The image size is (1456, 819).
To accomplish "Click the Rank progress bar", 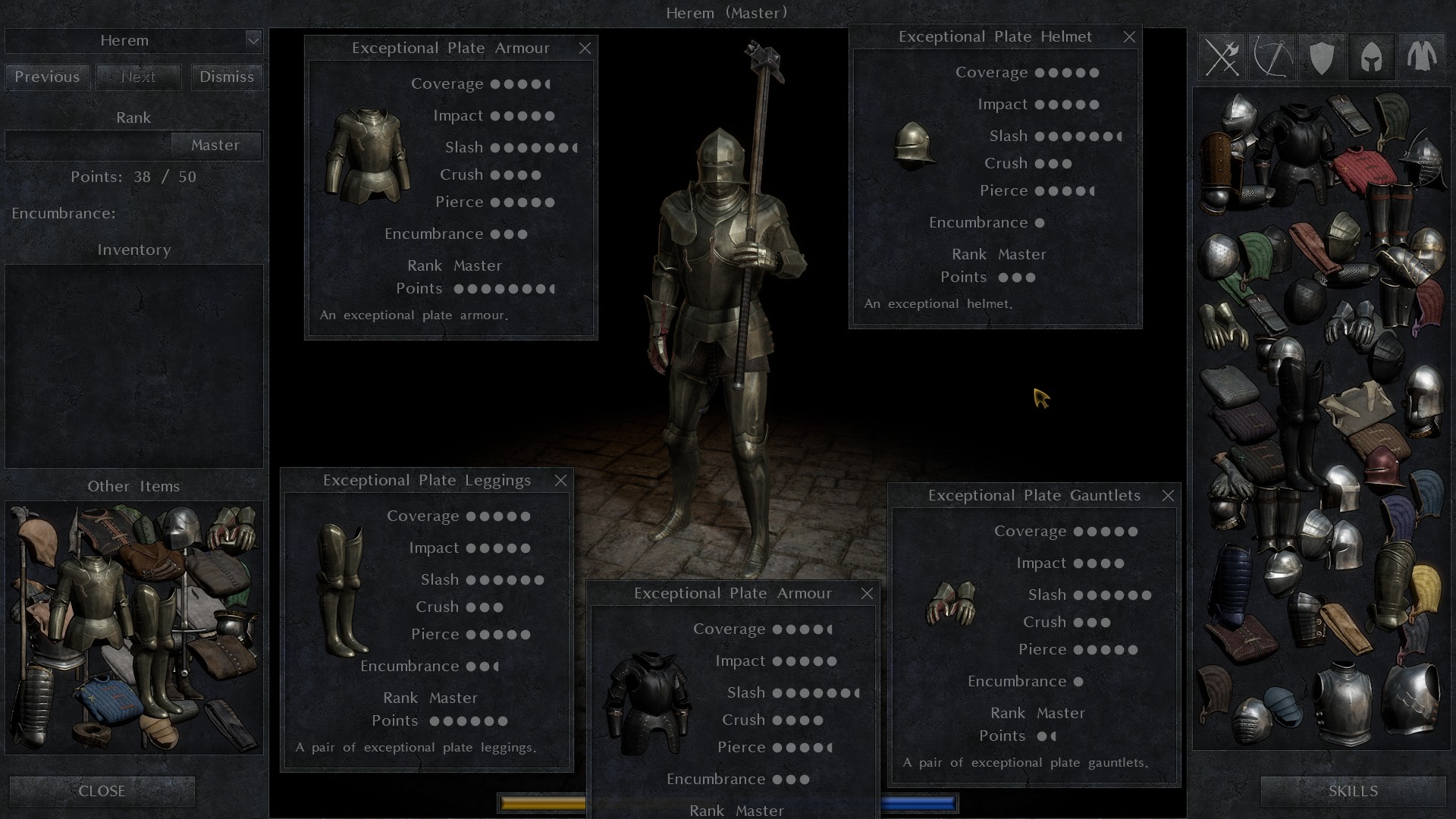I will [x=87, y=145].
